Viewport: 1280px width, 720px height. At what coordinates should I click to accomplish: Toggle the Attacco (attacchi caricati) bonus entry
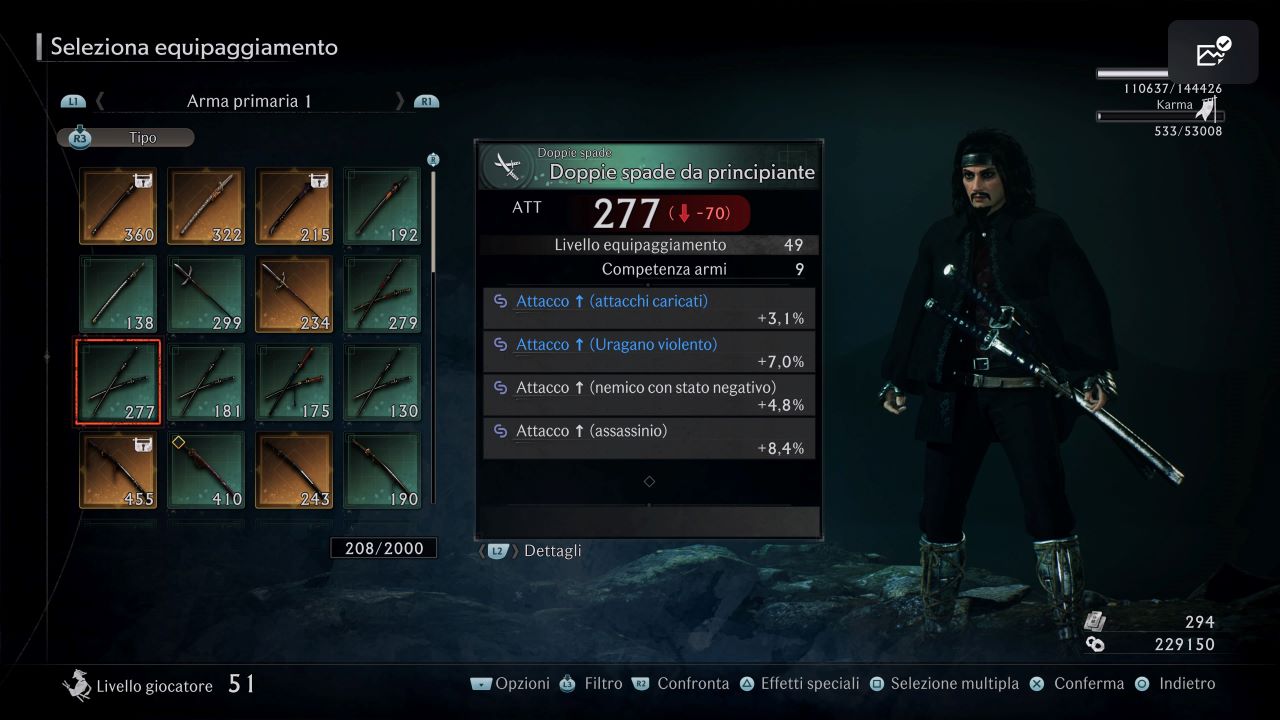[x=648, y=308]
